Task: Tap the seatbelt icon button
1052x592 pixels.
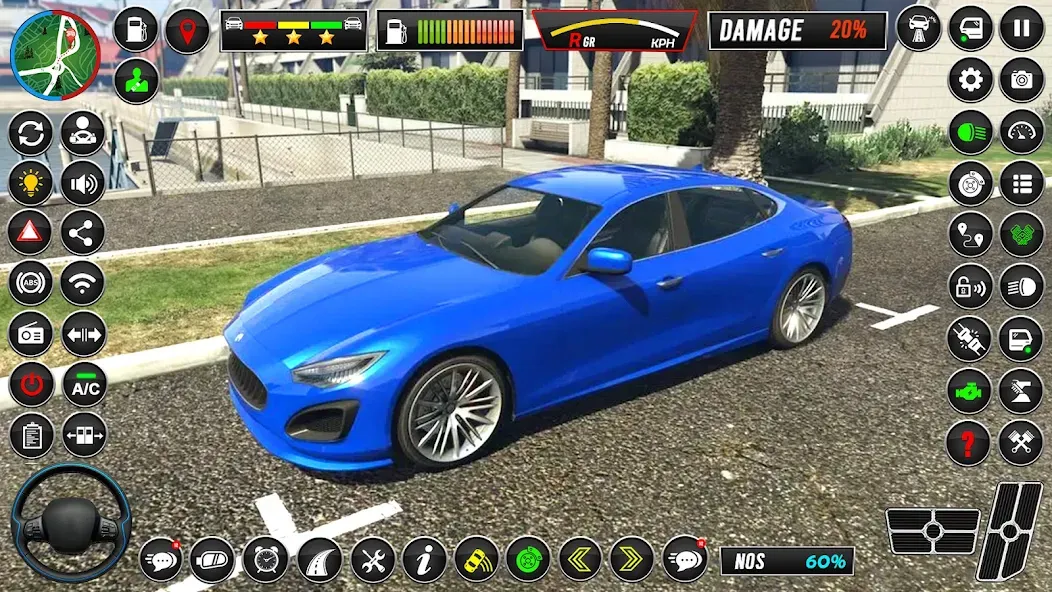Action: pos(968,338)
